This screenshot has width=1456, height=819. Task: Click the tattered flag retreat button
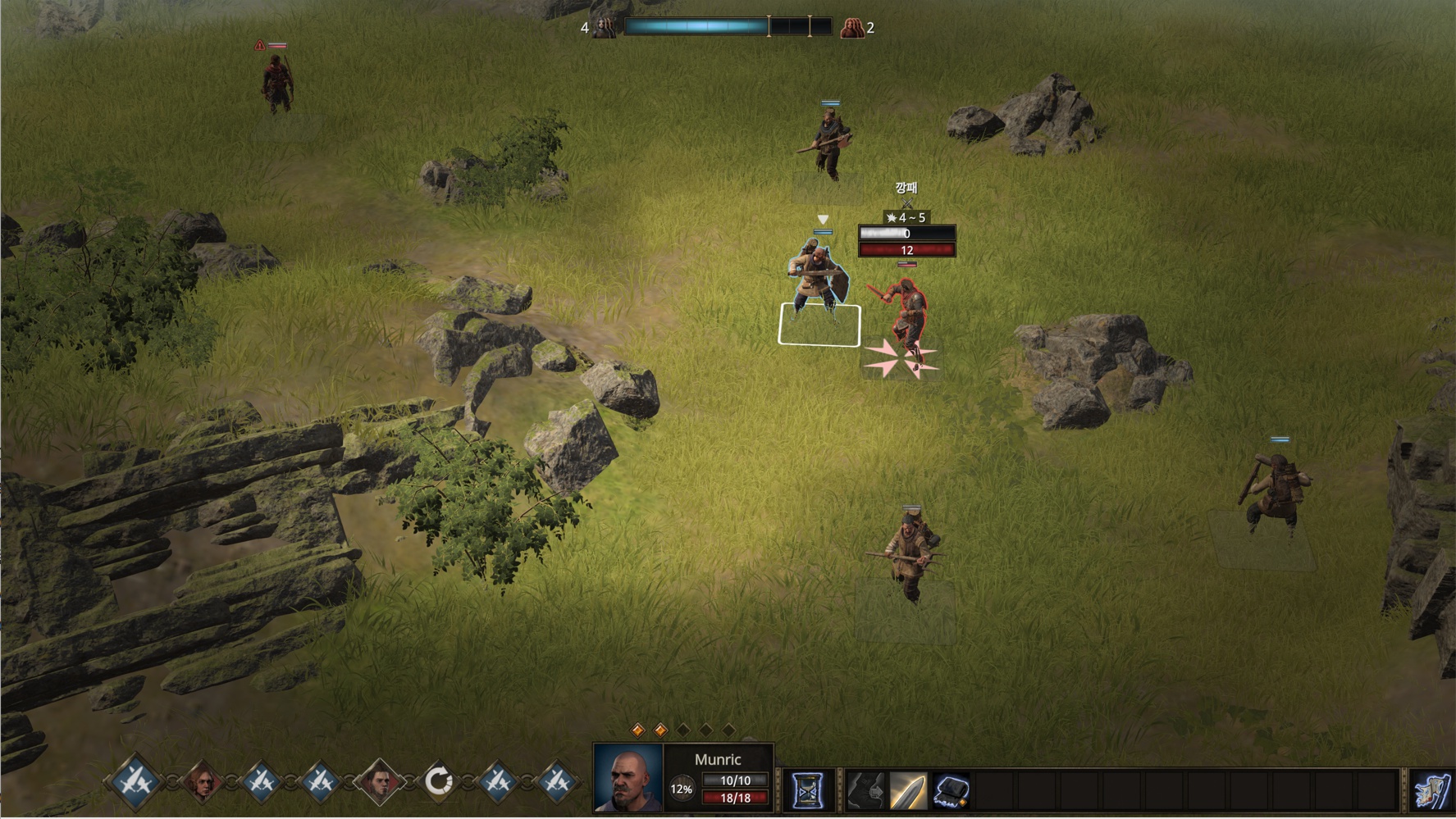pos(1431,791)
